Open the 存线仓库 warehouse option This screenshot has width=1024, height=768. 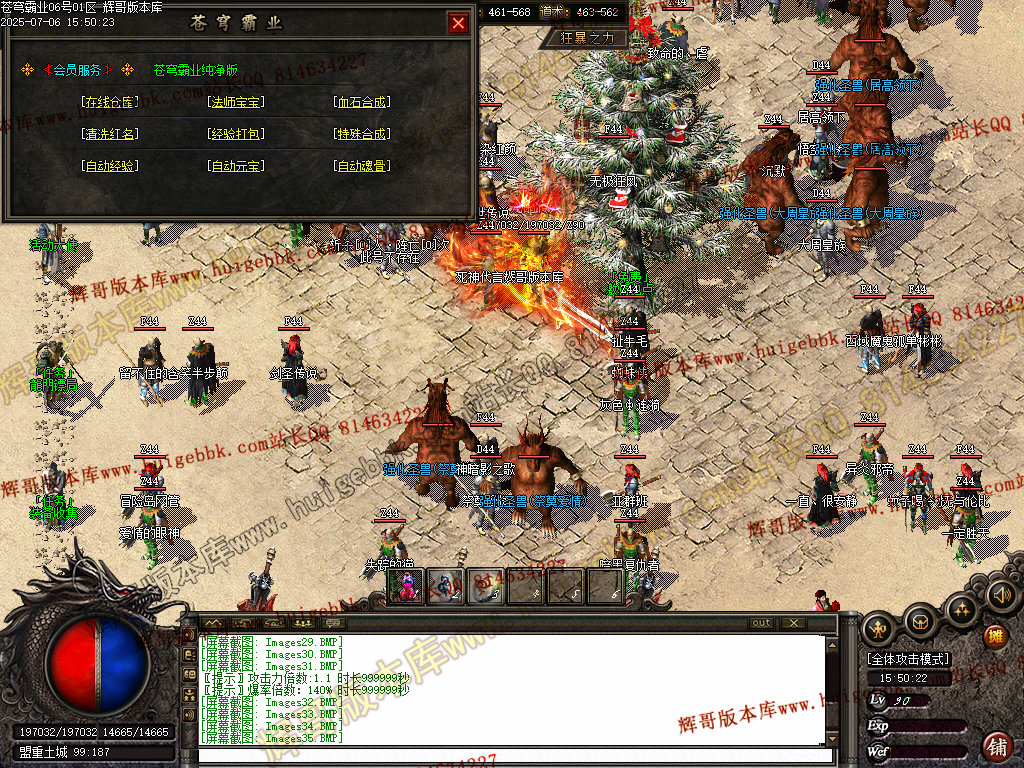109,101
